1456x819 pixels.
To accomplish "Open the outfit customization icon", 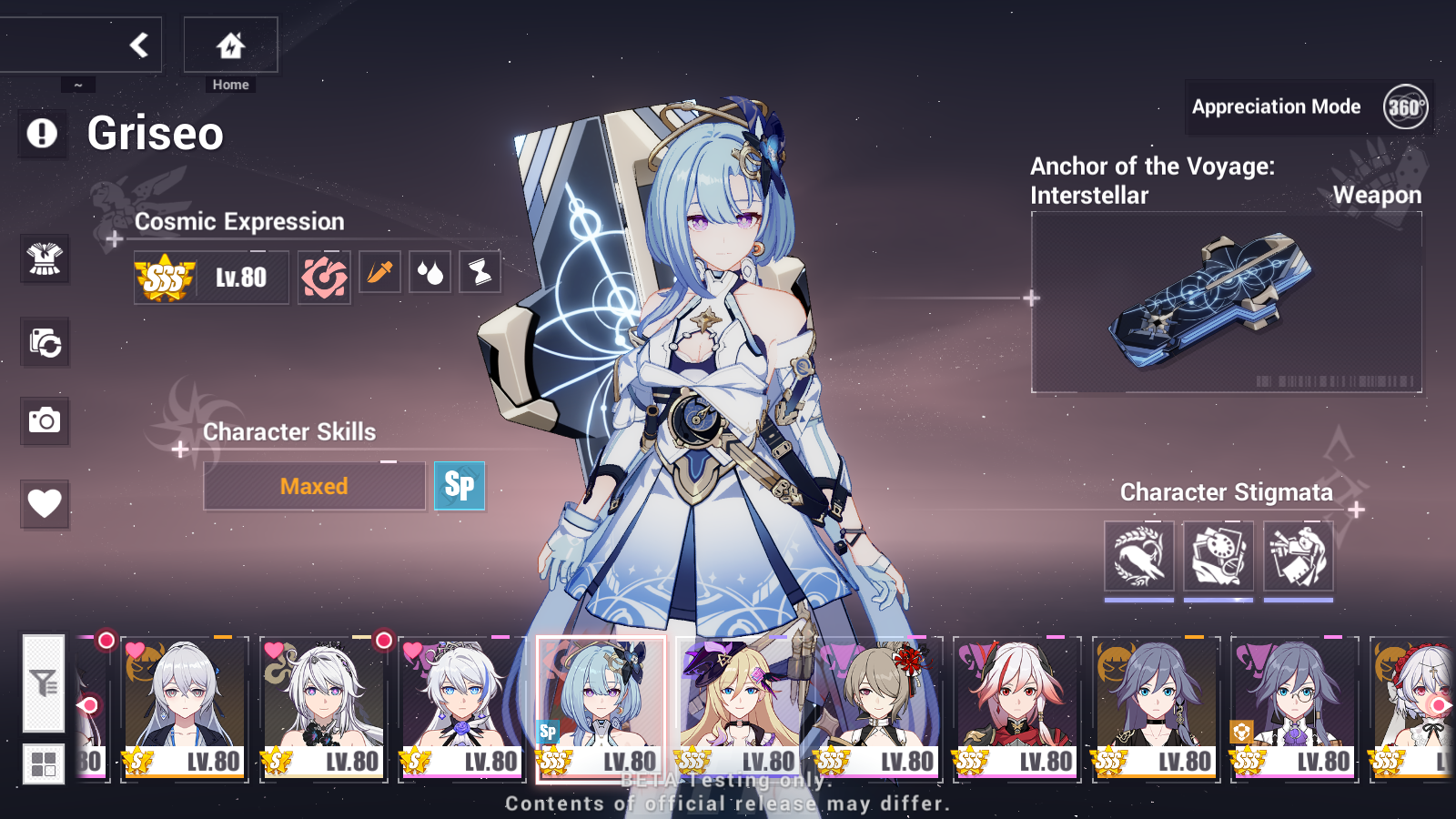I will 44,259.
